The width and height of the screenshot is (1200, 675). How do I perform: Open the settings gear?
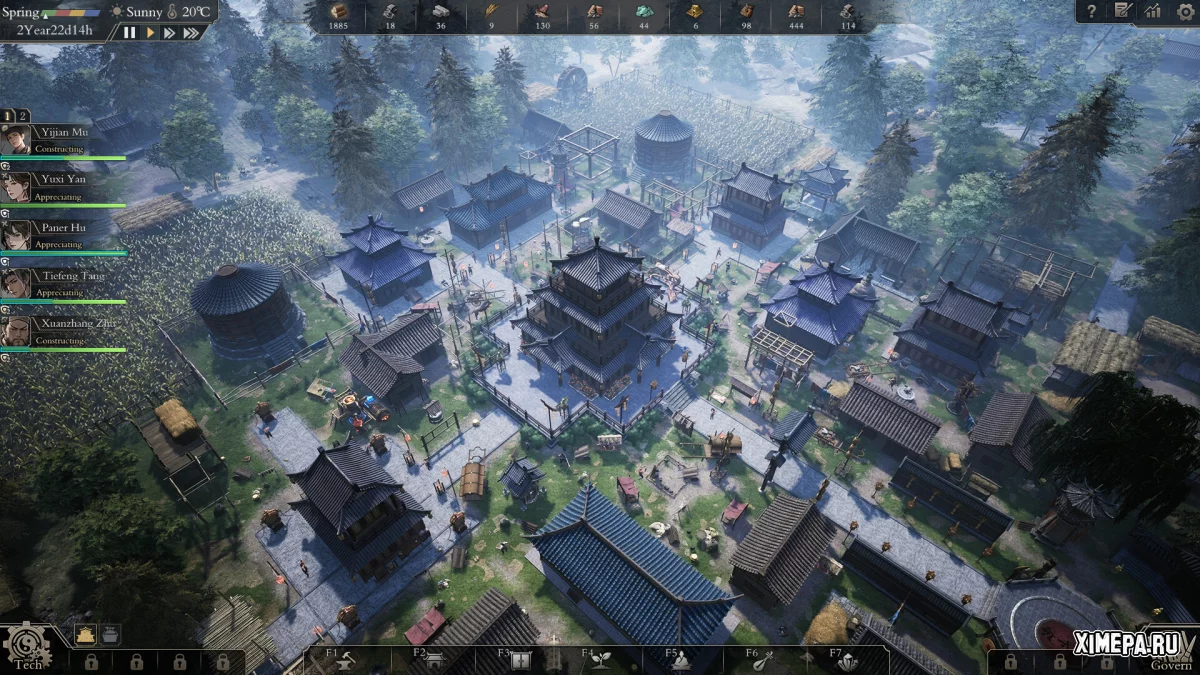(x=1185, y=11)
